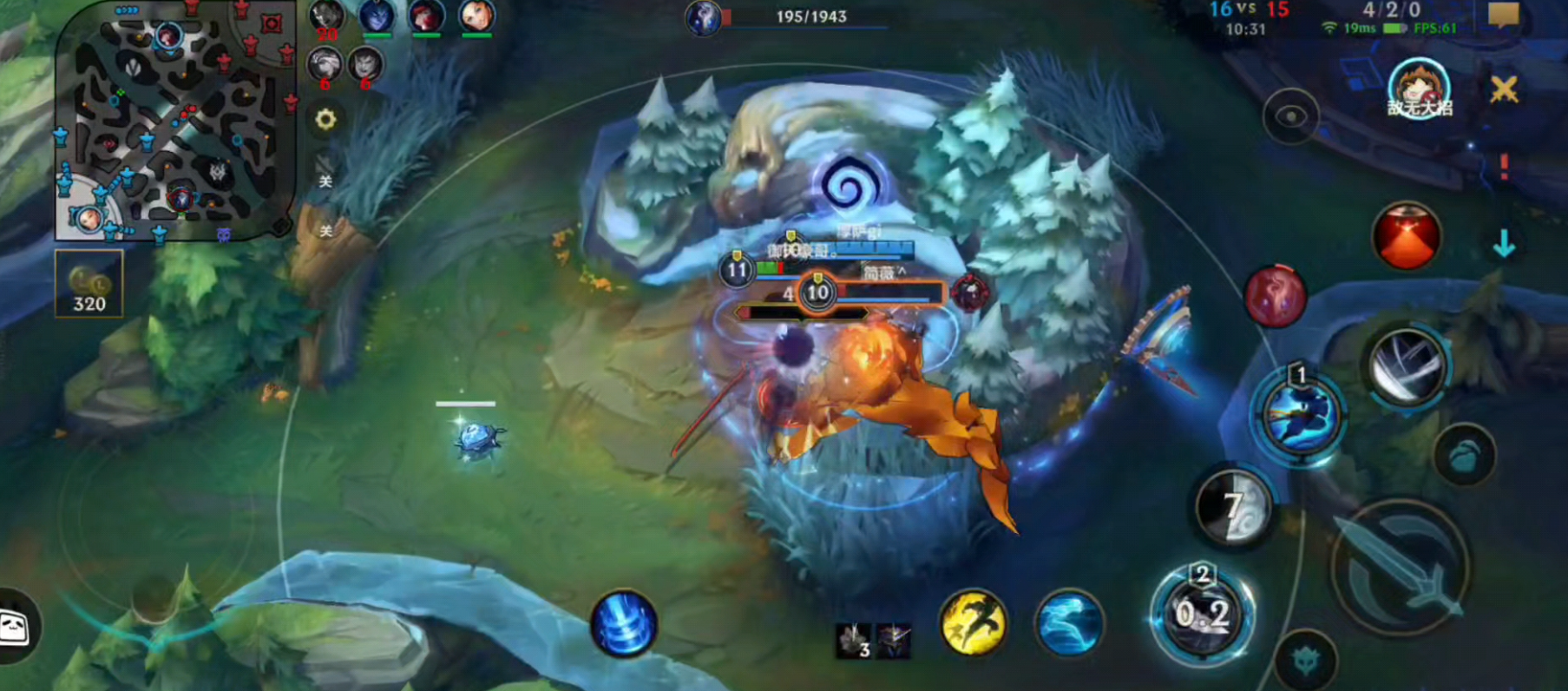The height and width of the screenshot is (691, 1568).
Task: Activate the white slash ability
Action: click(1406, 366)
